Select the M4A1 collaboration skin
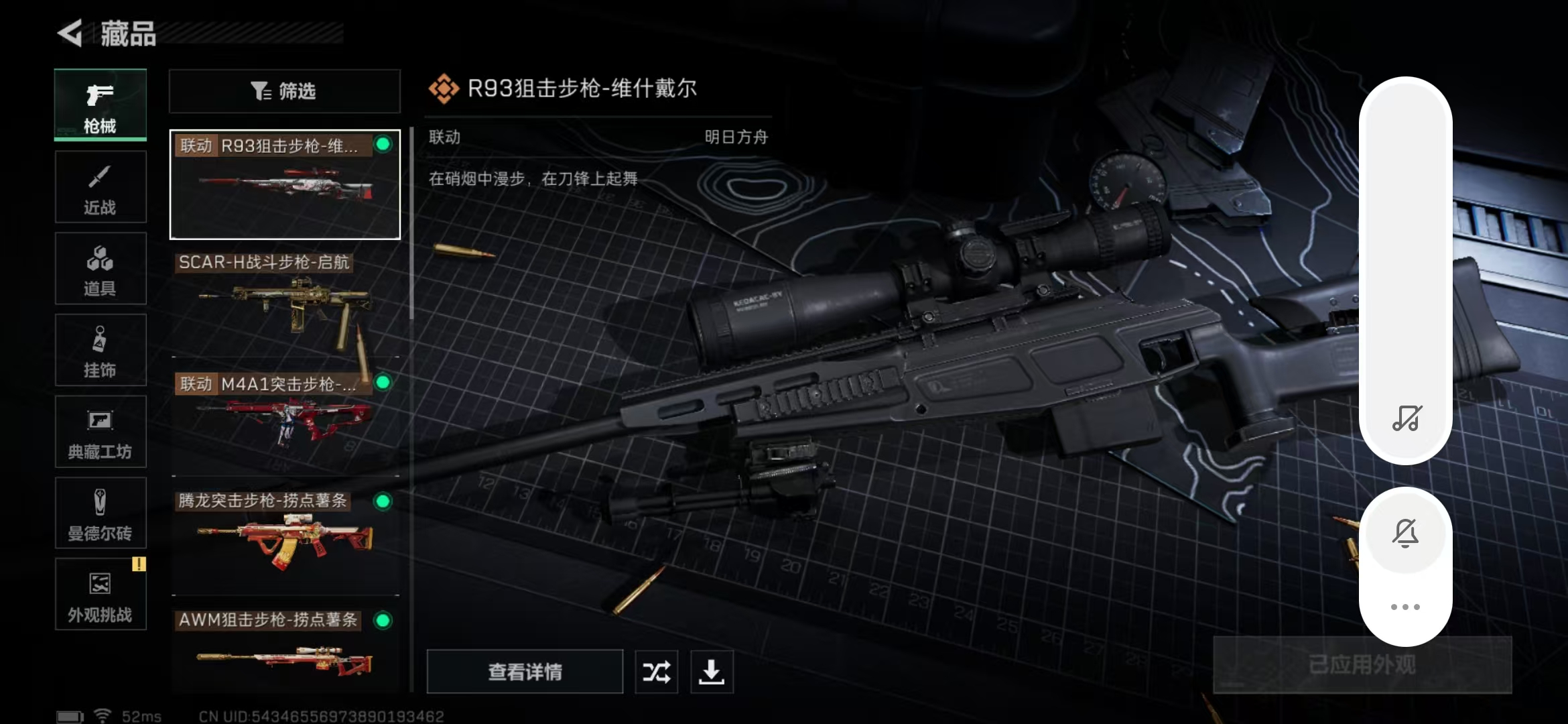 pos(285,422)
